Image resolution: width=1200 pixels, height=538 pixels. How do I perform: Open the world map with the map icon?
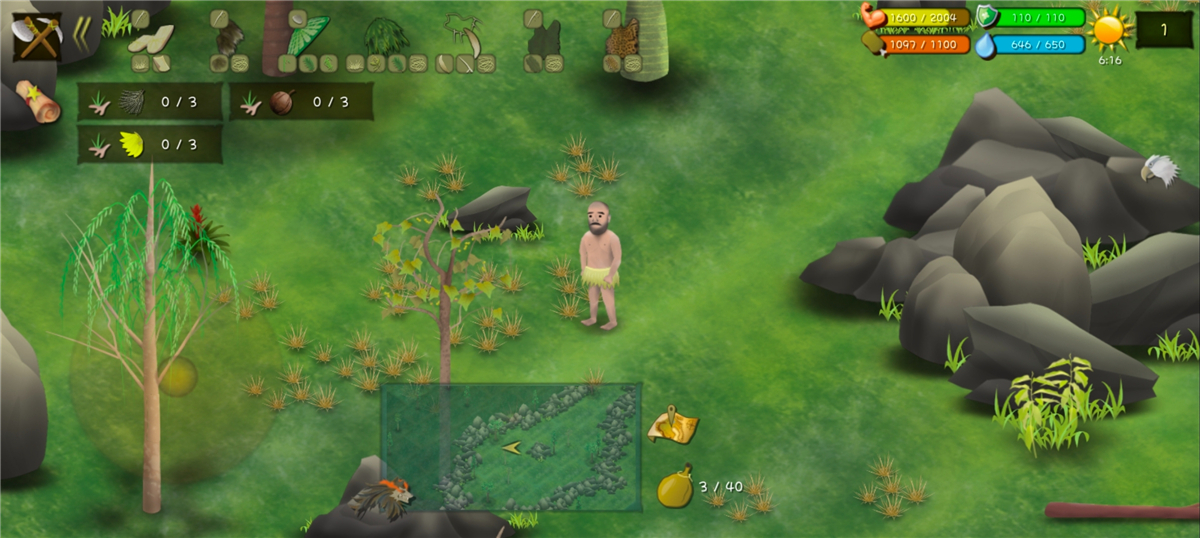click(x=671, y=424)
